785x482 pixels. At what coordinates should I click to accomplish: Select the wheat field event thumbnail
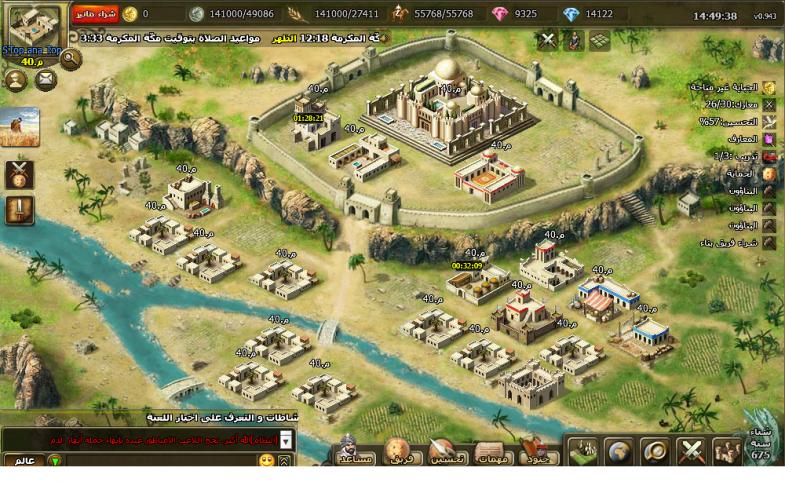tap(20, 127)
